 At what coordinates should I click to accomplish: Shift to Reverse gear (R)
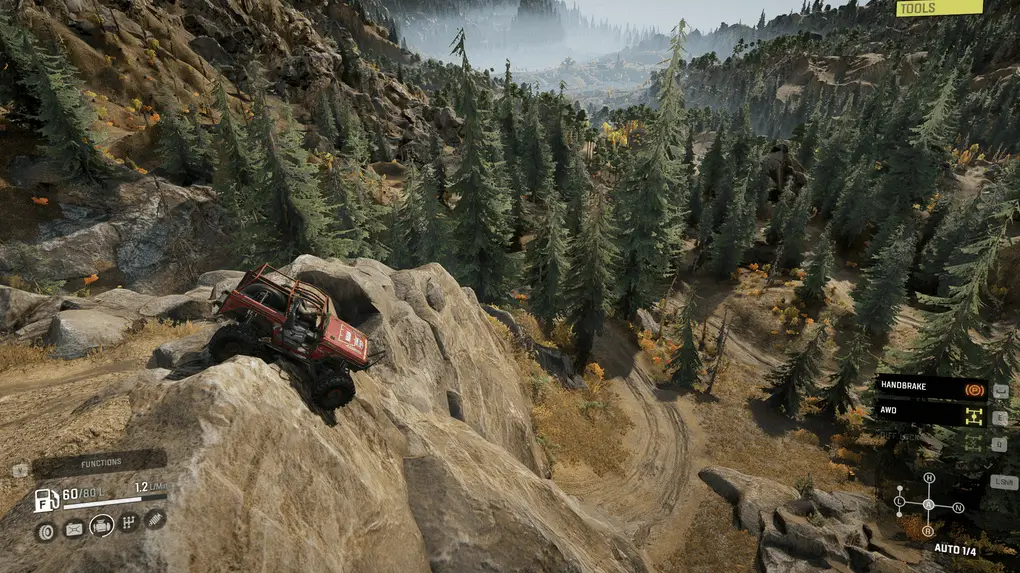(928, 530)
